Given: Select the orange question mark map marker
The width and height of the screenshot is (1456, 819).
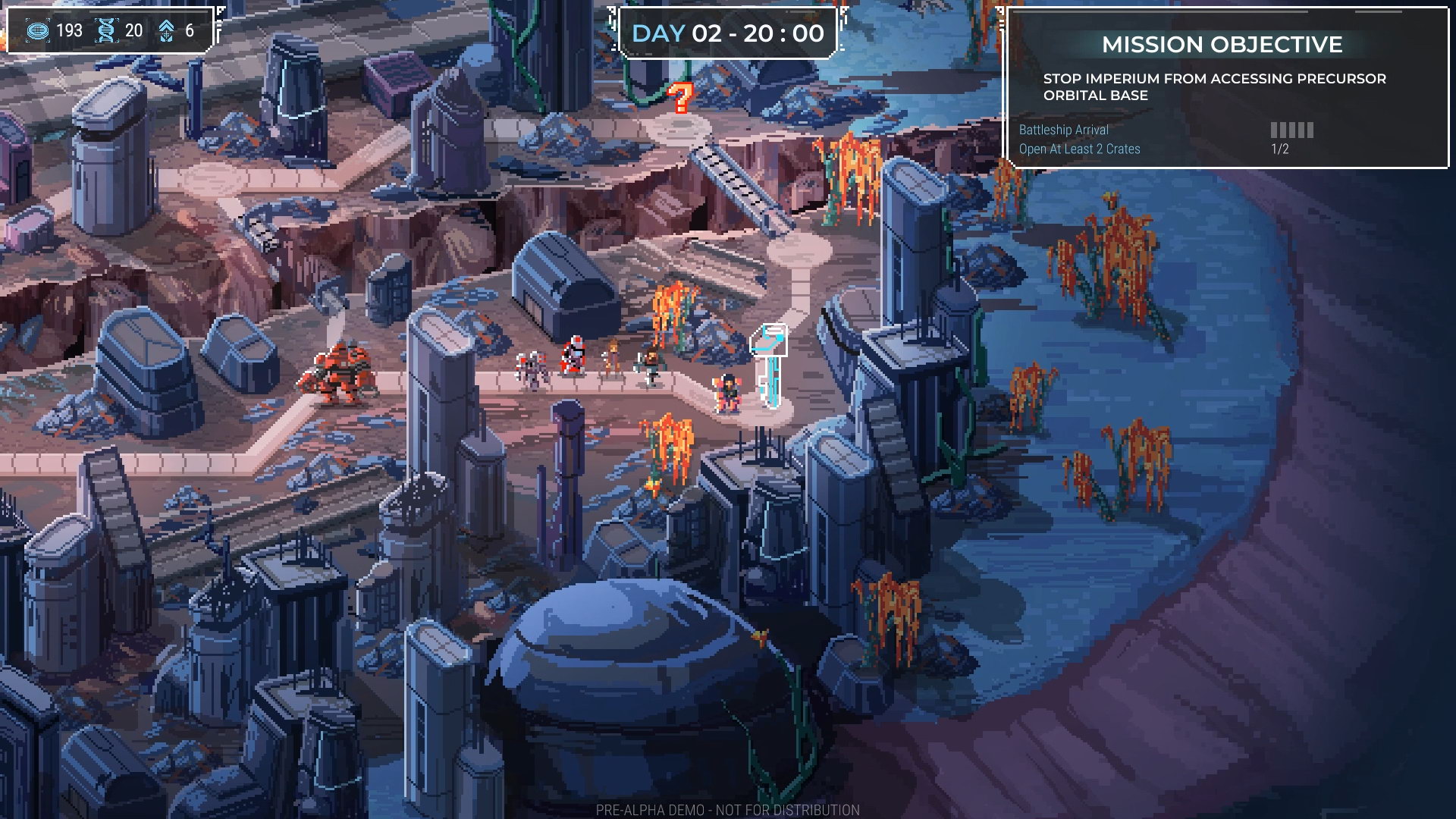Looking at the screenshot, I should 680,99.
